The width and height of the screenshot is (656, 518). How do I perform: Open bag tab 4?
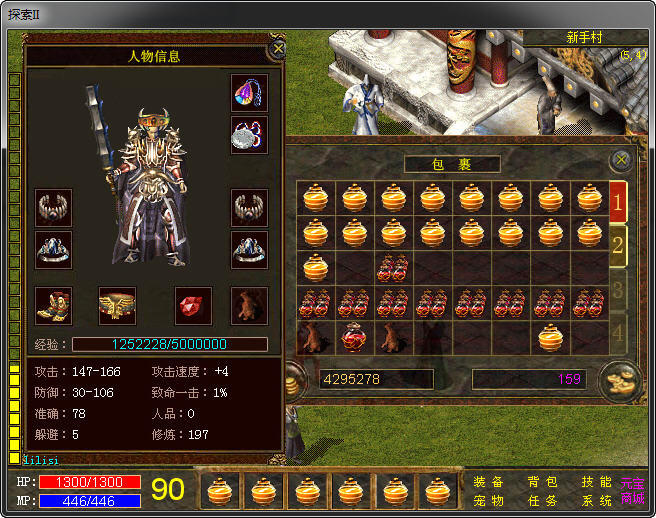(x=618, y=333)
